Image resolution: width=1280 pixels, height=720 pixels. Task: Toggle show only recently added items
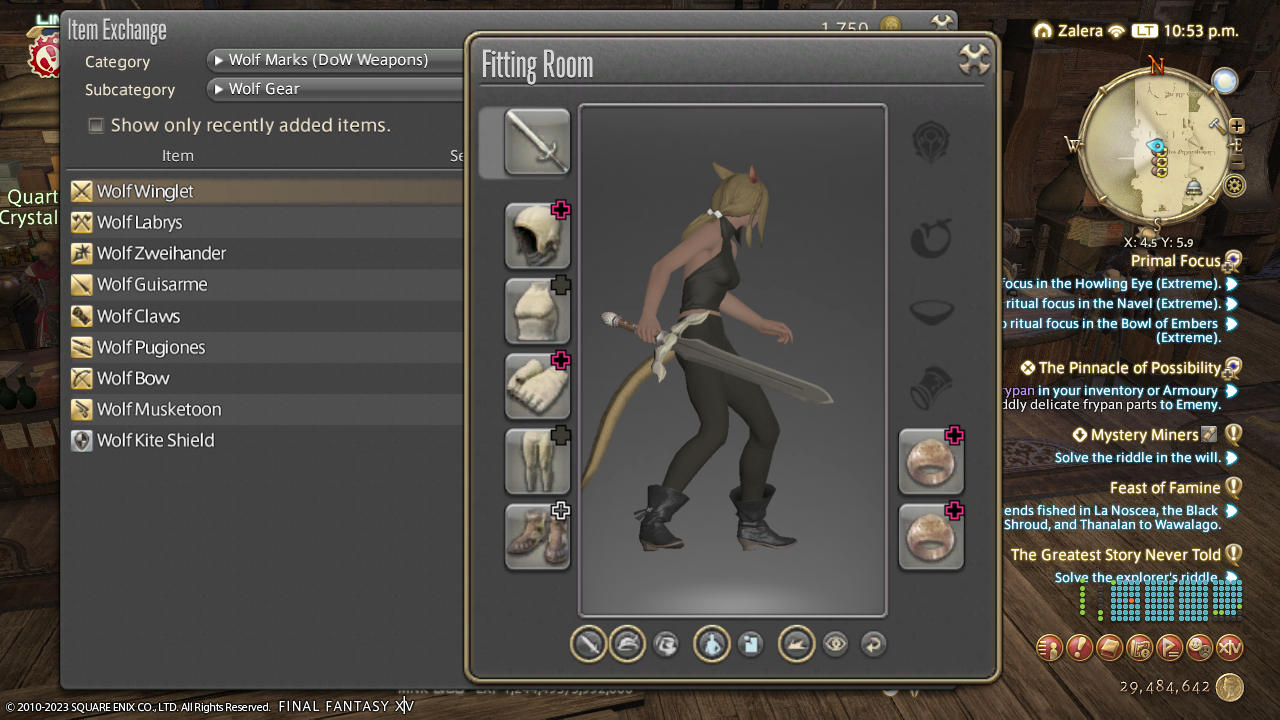[x=96, y=125]
